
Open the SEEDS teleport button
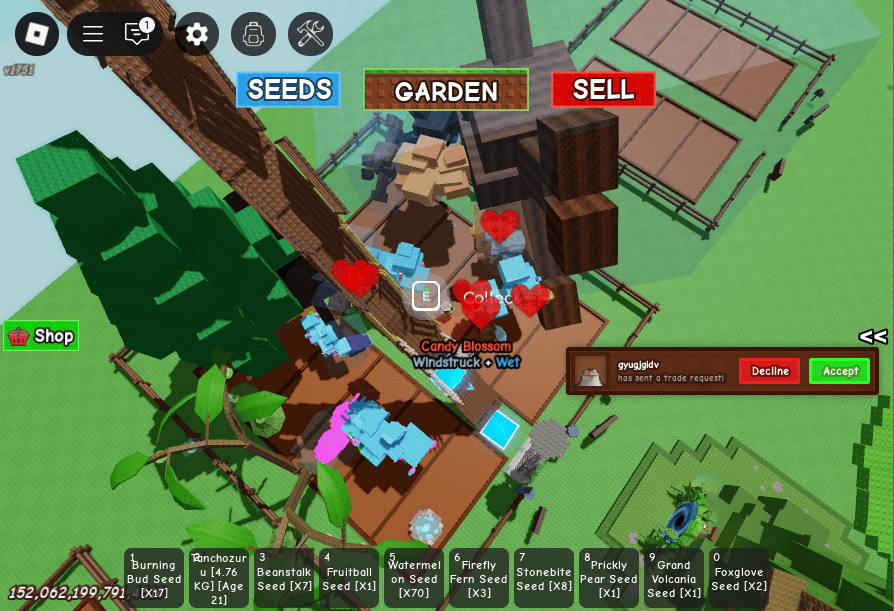click(288, 89)
